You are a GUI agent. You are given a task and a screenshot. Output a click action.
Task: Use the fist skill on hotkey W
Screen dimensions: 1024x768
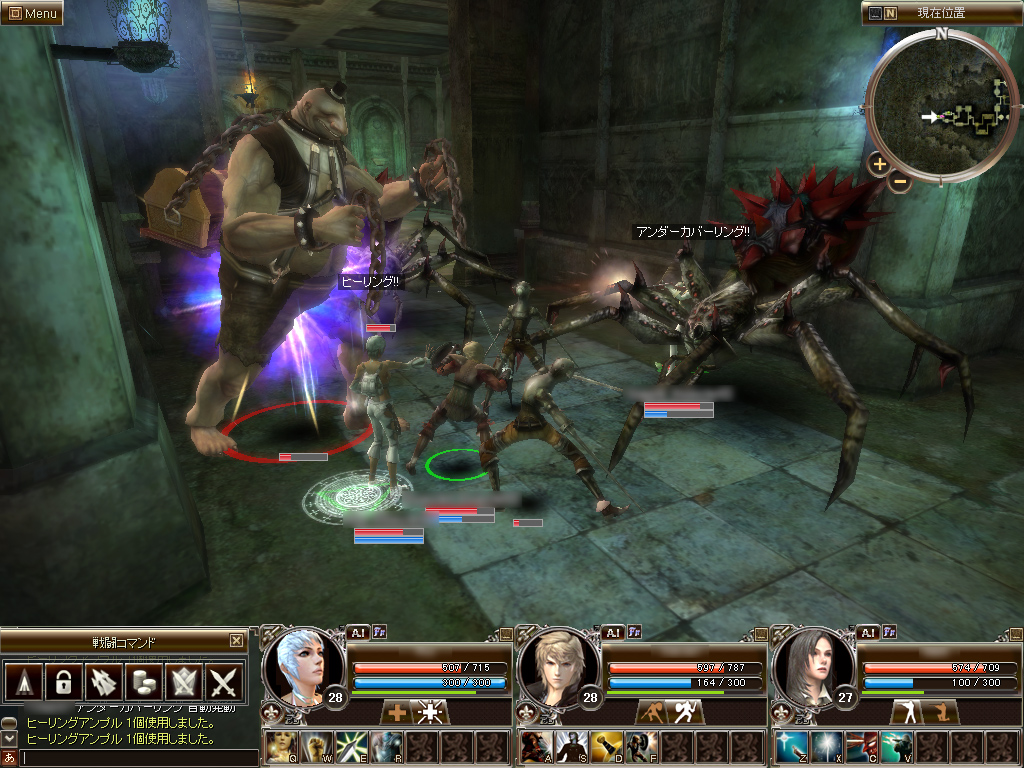point(317,747)
